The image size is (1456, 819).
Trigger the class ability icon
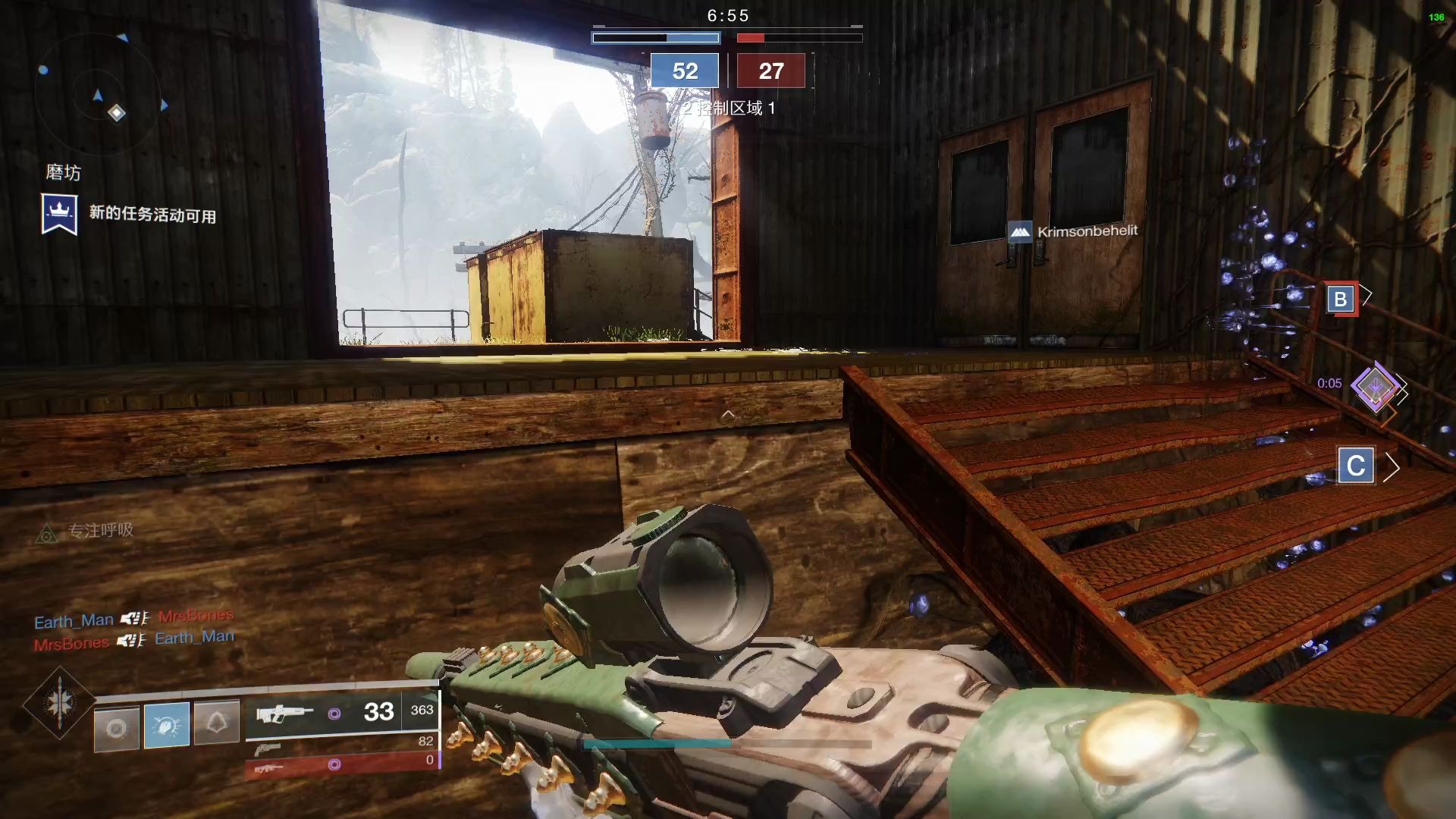(217, 723)
